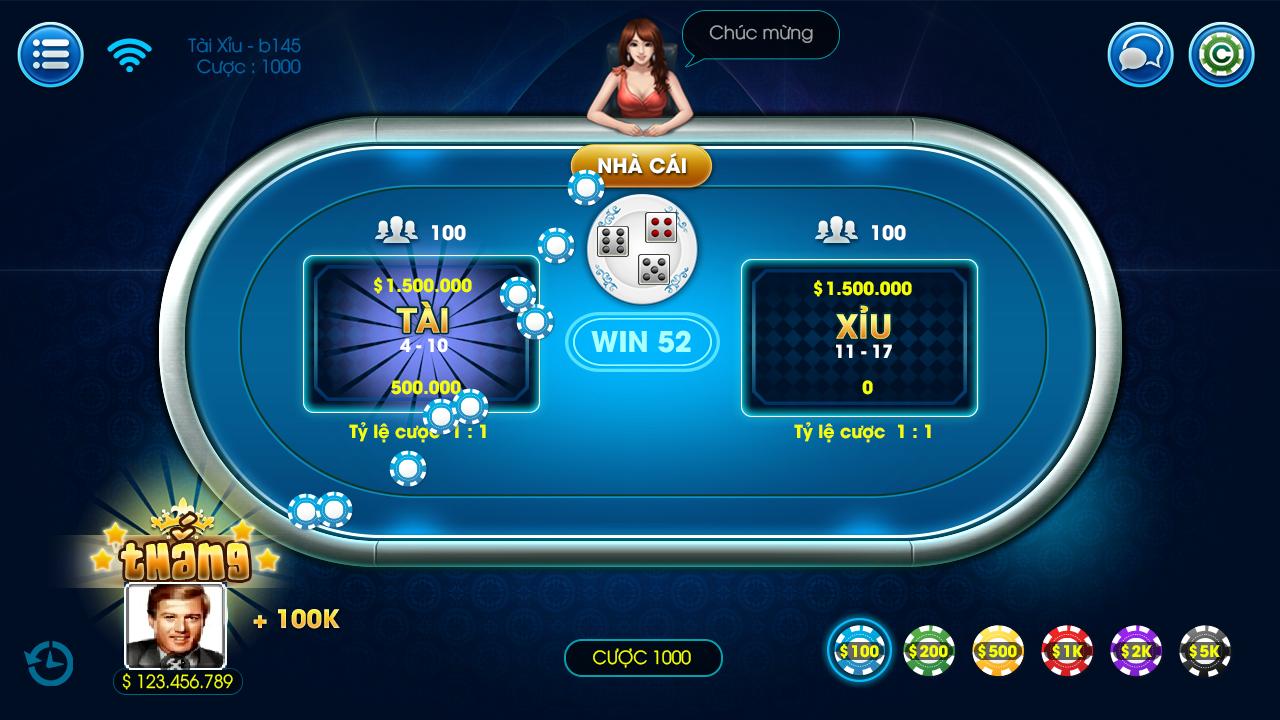The height and width of the screenshot is (720, 1280).
Task: Open the chat window
Action: [1139, 55]
